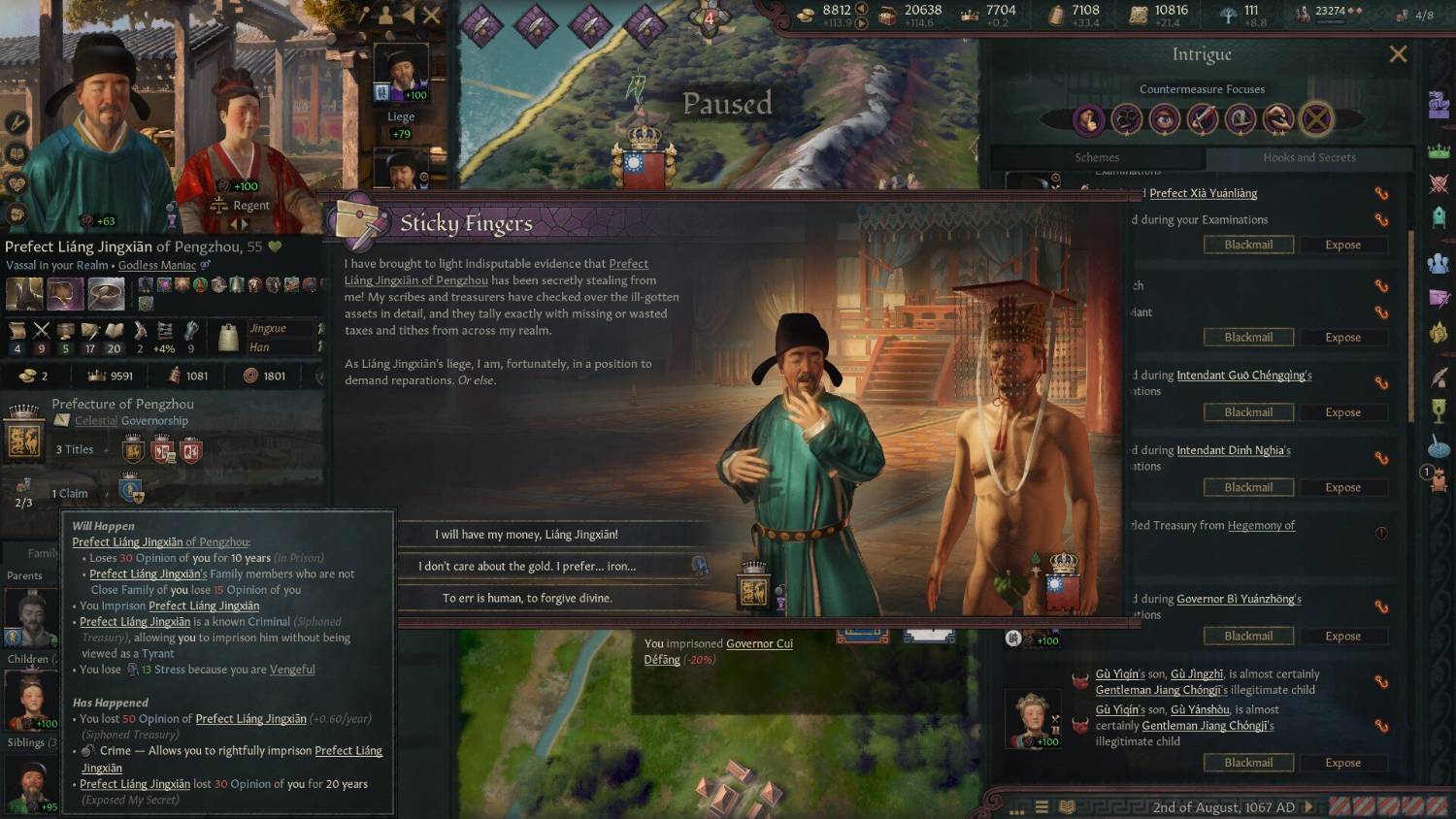Select "I don't care about the gold" option
The height and width of the screenshot is (819, 1456).
point(527,566)
